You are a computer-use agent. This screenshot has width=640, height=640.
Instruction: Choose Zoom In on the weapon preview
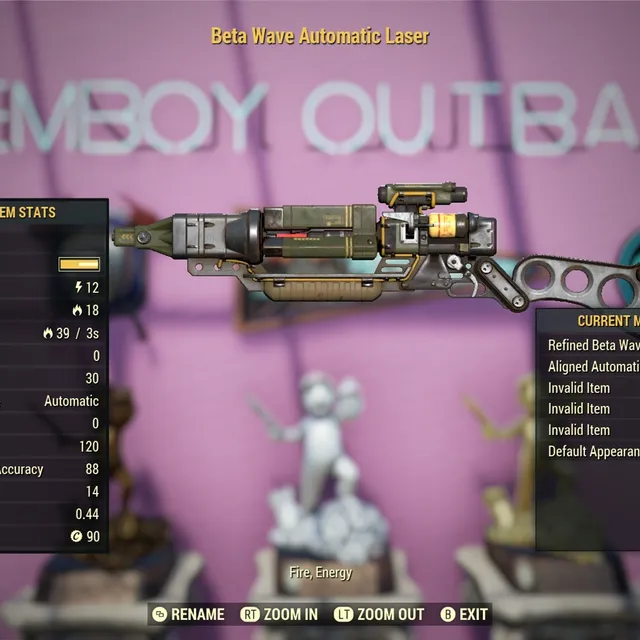pyautogui.click(x=280, y=614)
